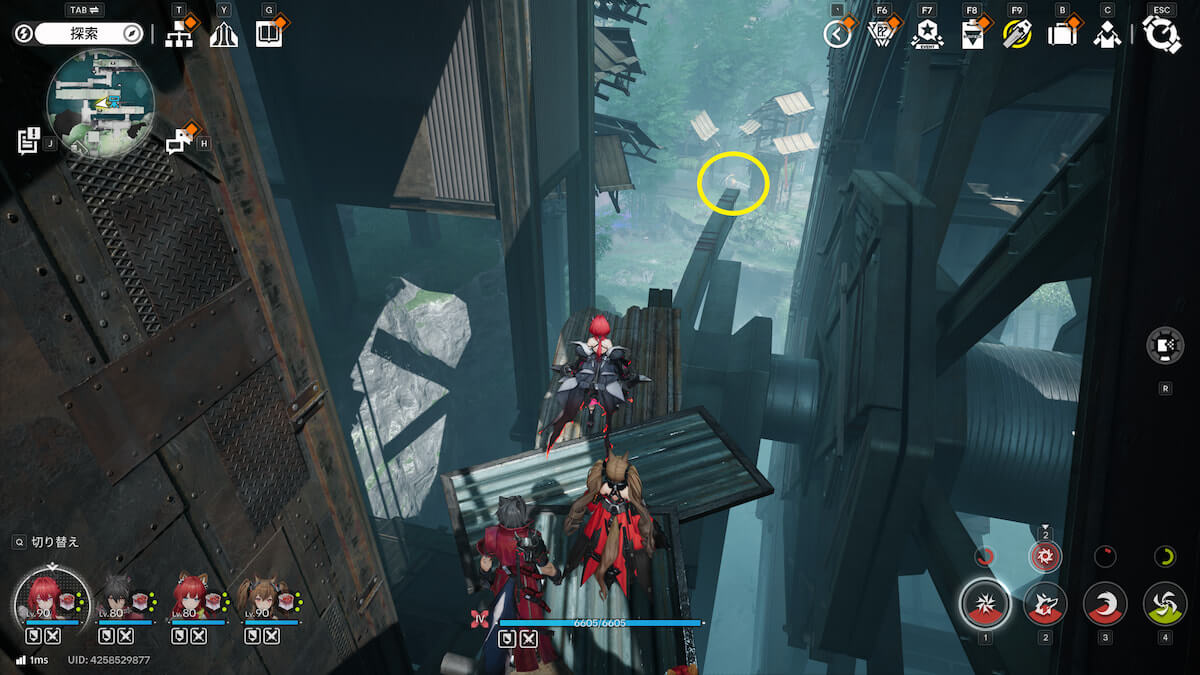
Task: Activate the green swirl skill icon
Action: tap(1164, 604)
